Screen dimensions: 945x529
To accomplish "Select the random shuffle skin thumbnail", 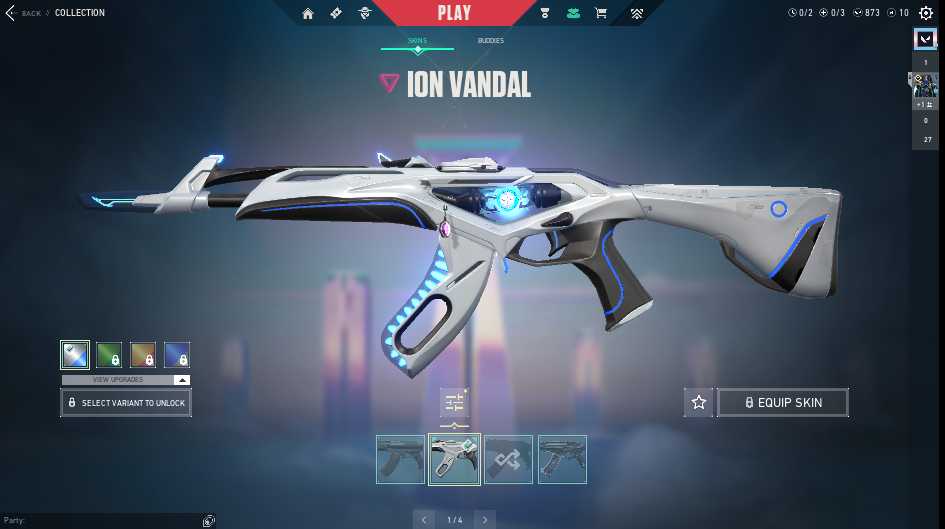I will click(508, 459).
